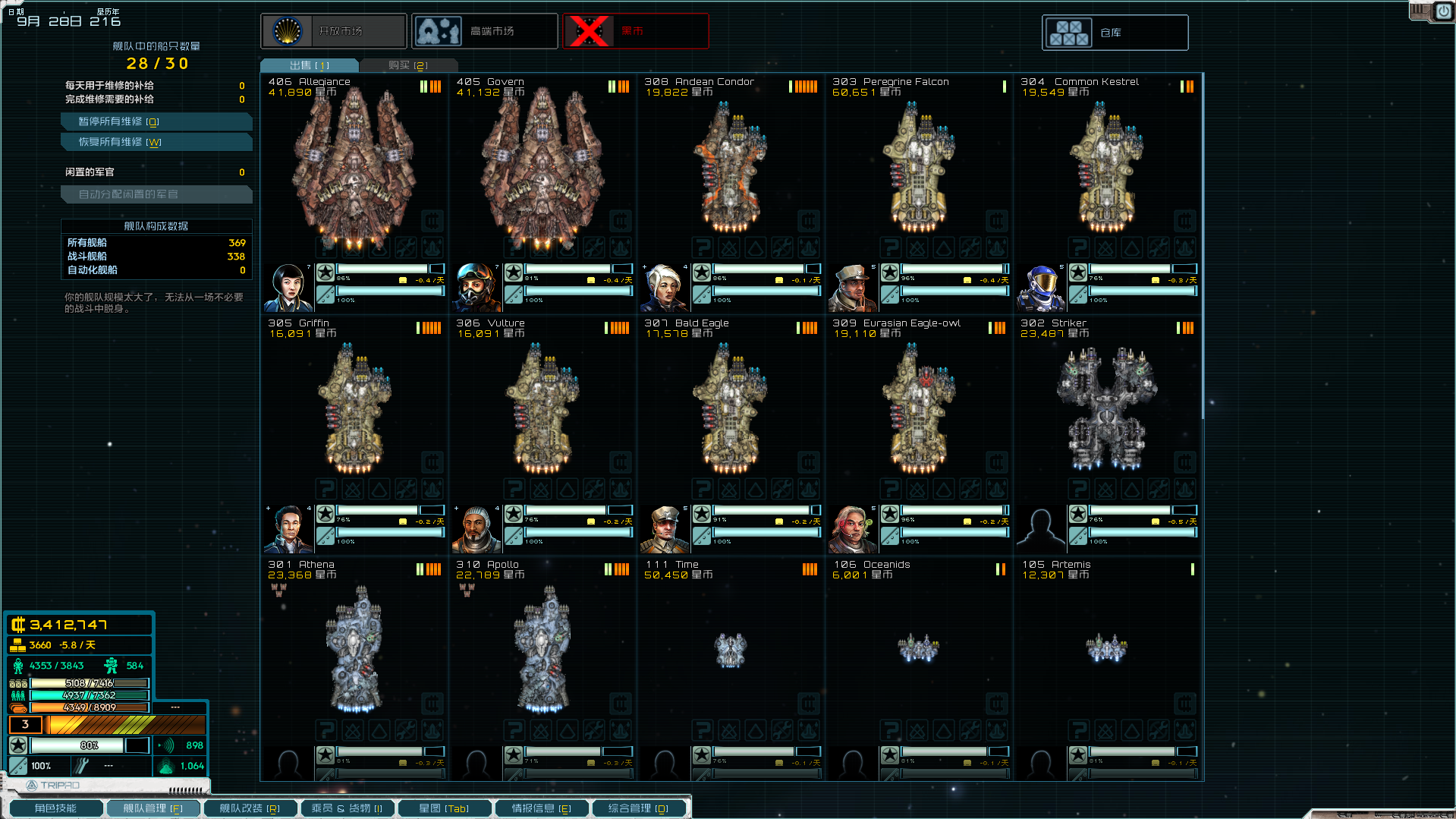Open the 开放市场 open market
1456x819 pixels.
point(334,31)
